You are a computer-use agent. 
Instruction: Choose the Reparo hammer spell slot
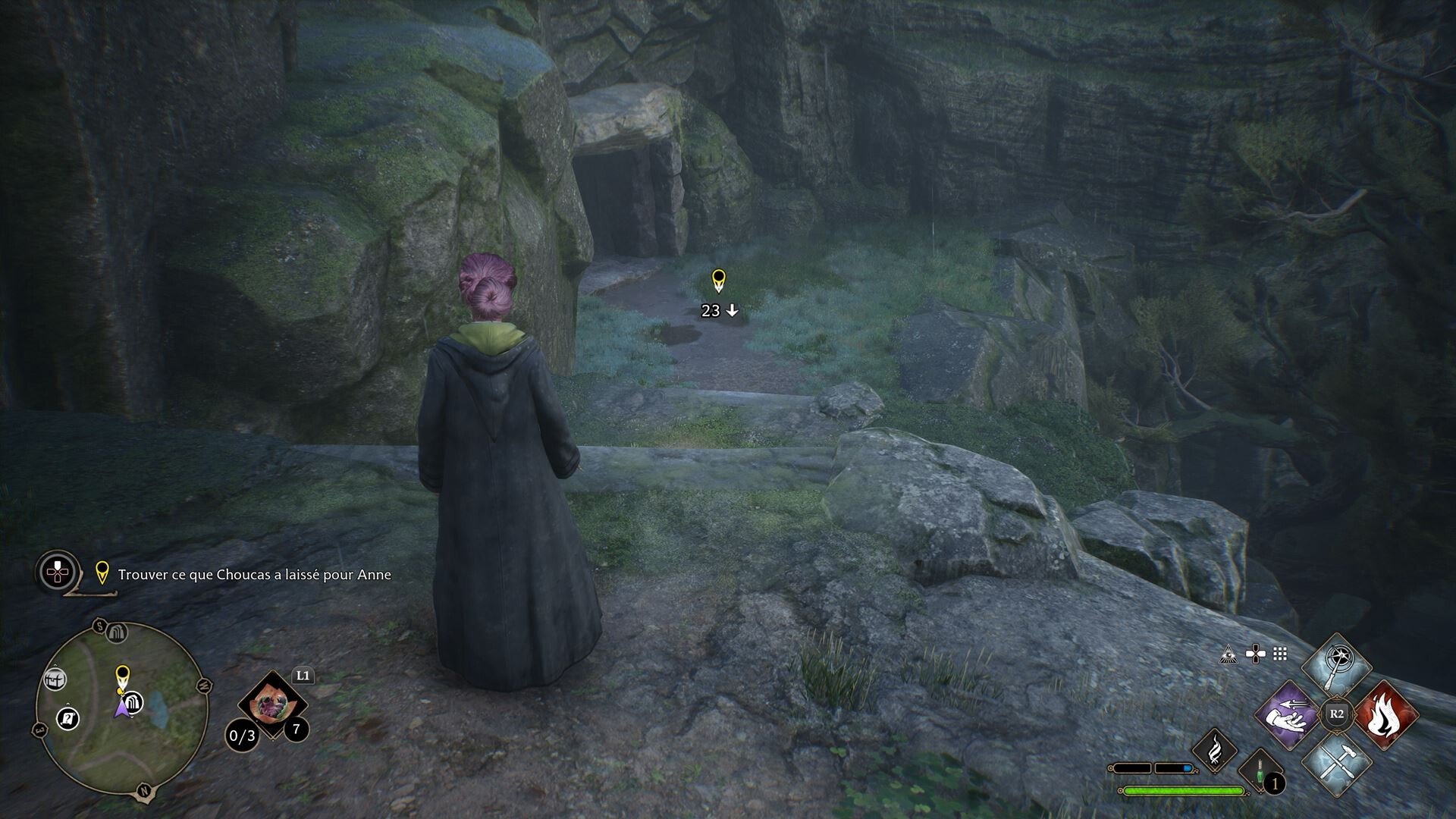pos(1336,764)
